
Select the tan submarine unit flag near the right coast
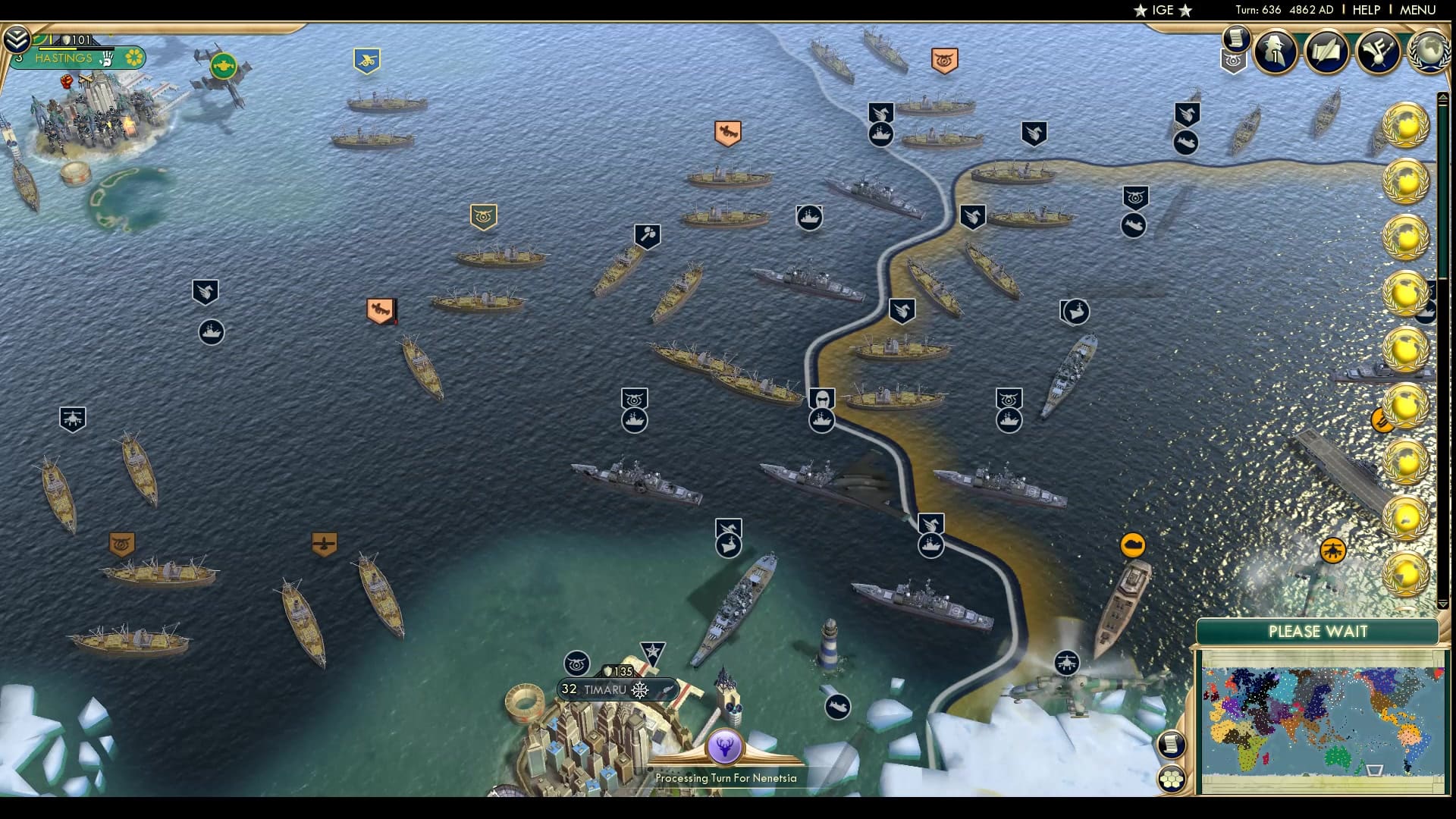1134,544
